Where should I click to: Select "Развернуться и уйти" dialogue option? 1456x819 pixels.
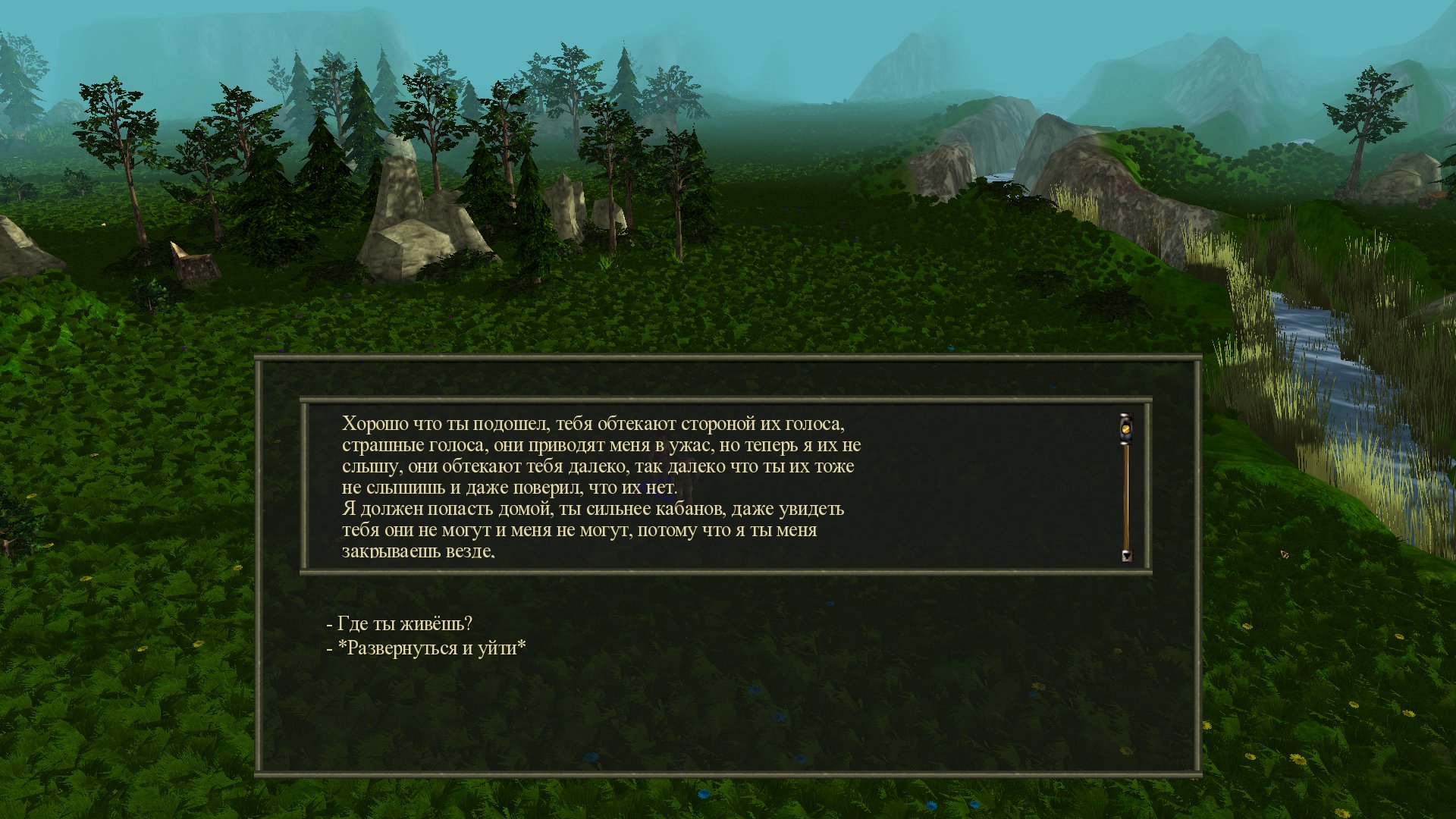click(x=431, y=648)
